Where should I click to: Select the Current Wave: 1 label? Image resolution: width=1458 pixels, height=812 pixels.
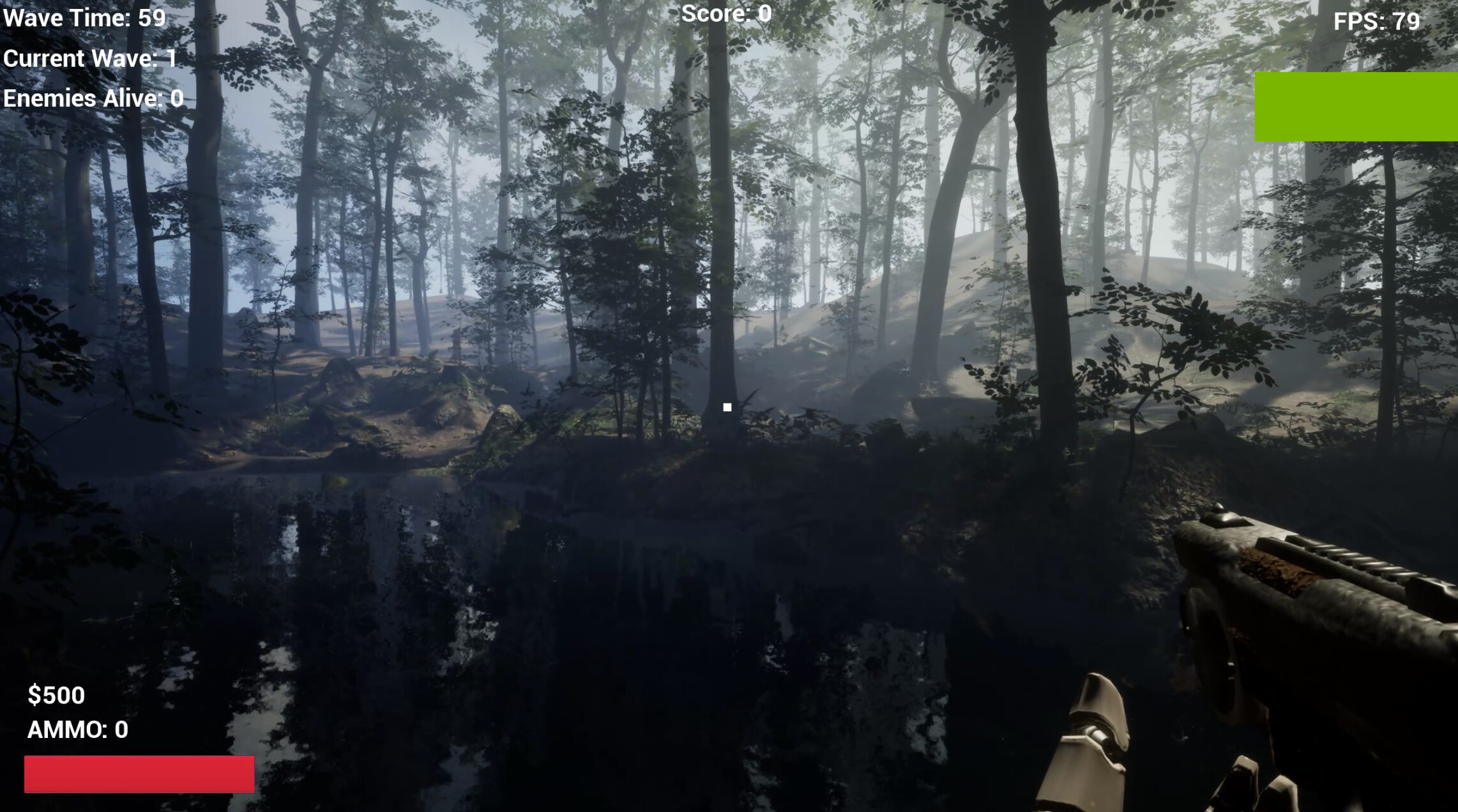(x=89, y=58)
